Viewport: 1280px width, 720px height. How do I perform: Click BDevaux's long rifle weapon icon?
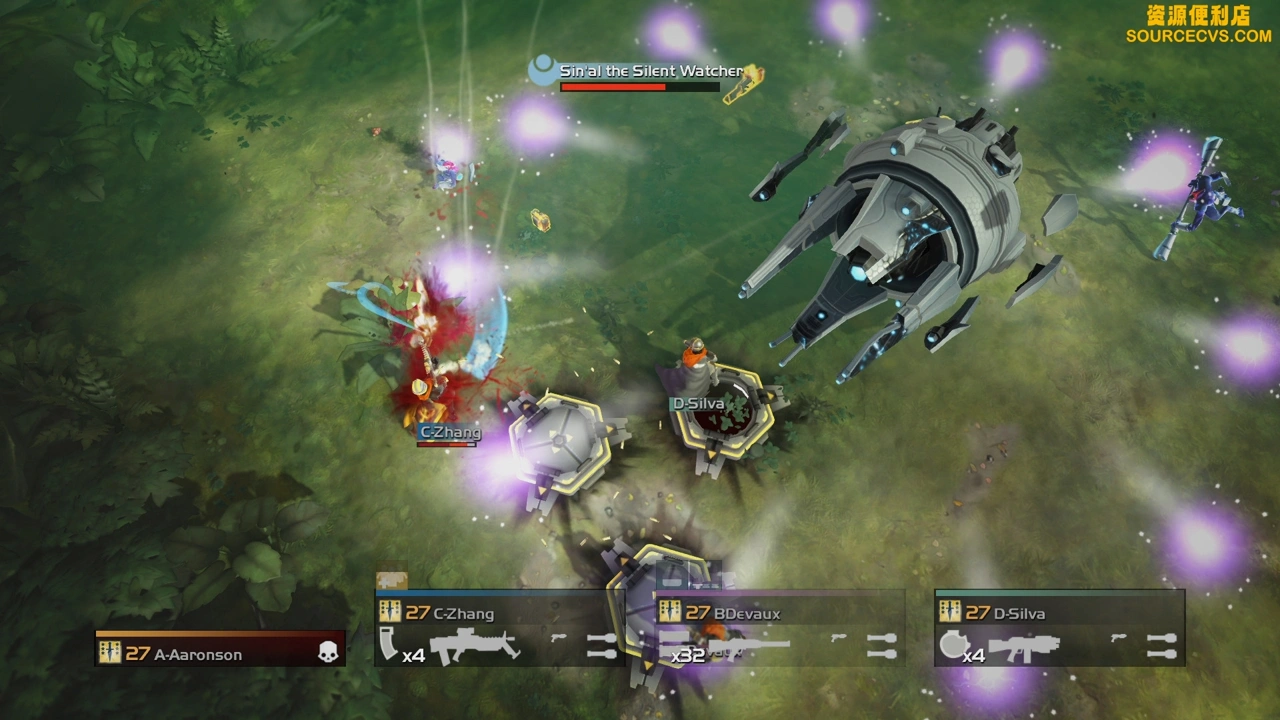coord(752,643)
